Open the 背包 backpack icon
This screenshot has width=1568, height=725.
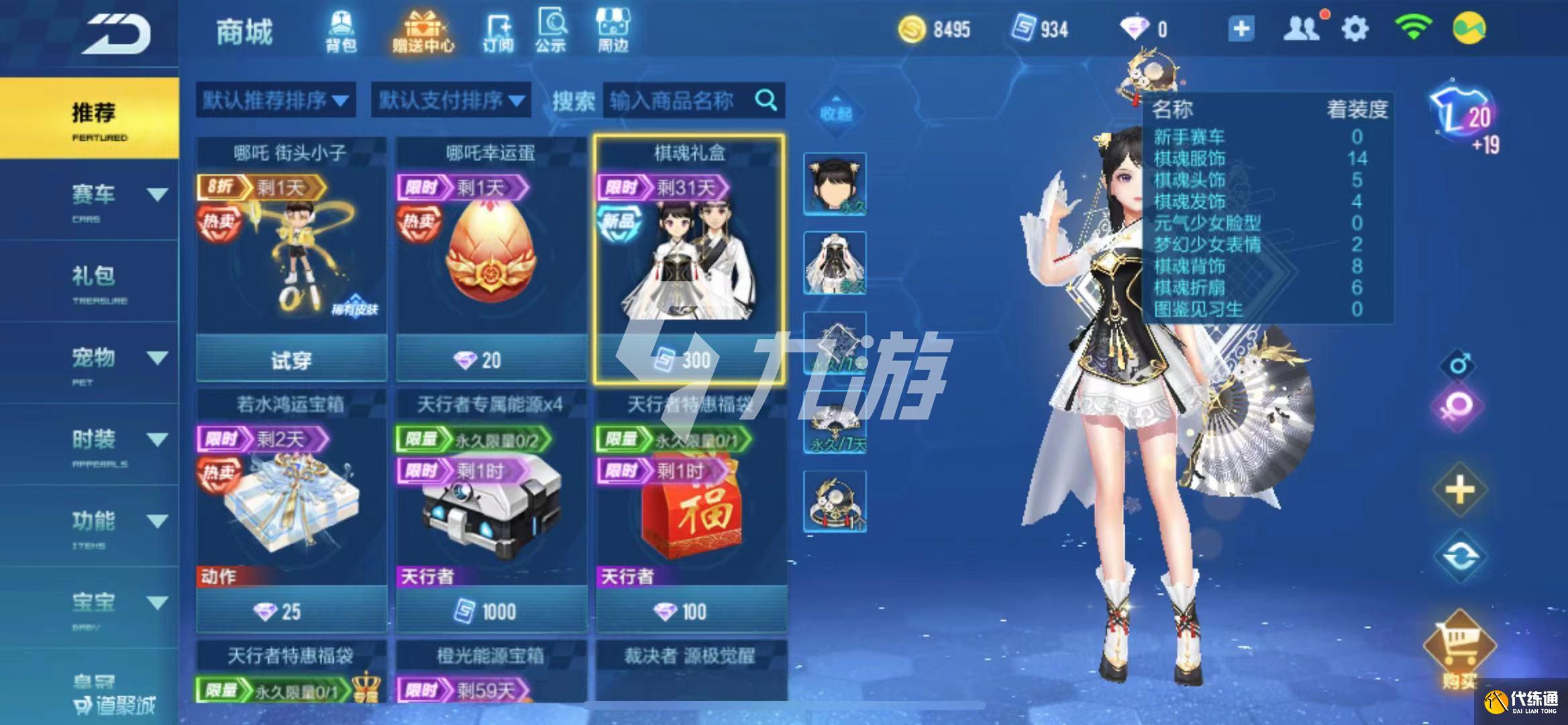(341, 32)
